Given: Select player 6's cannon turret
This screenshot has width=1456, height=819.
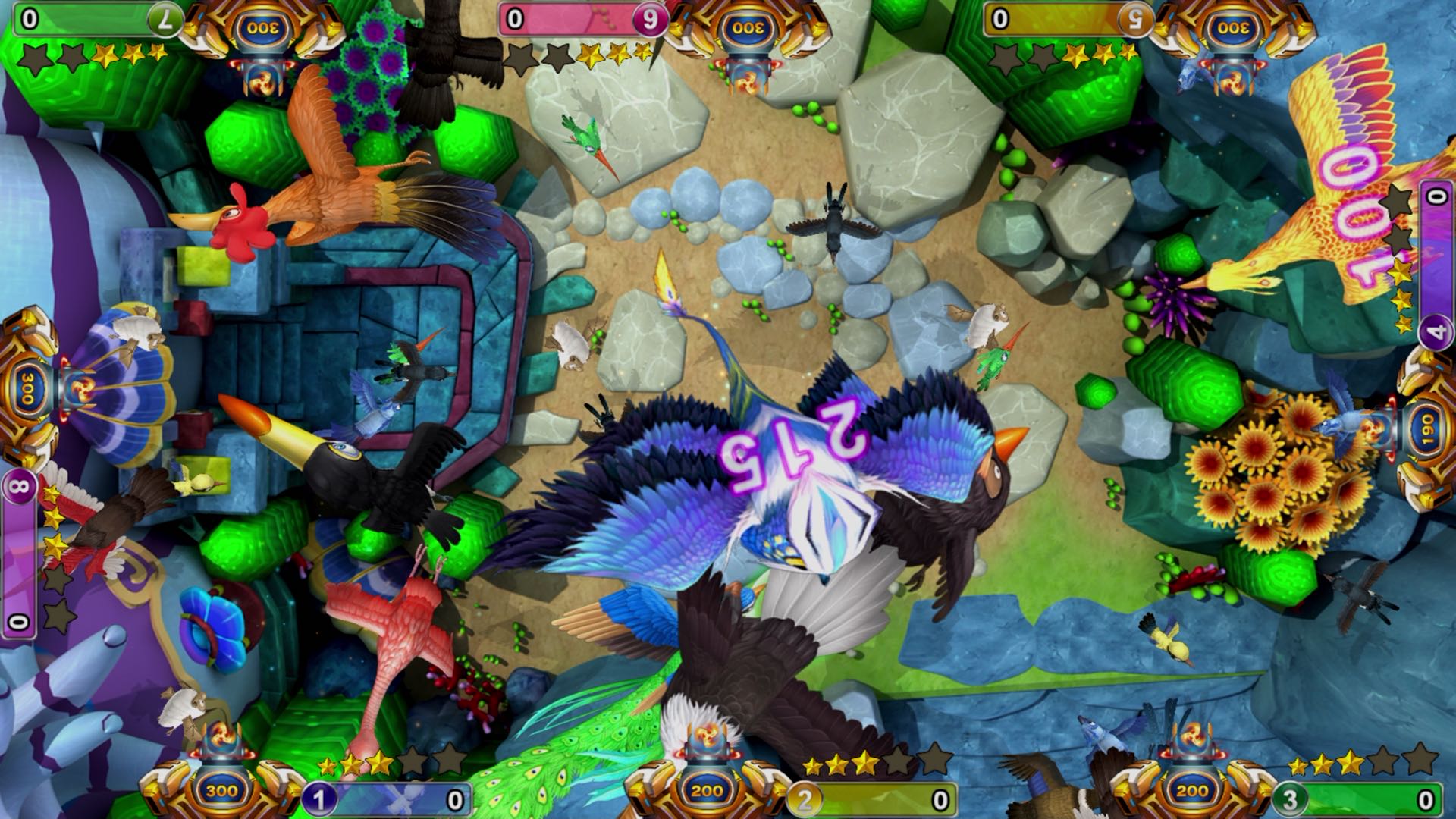Looking at the screenshot, I should coord(749,29).
